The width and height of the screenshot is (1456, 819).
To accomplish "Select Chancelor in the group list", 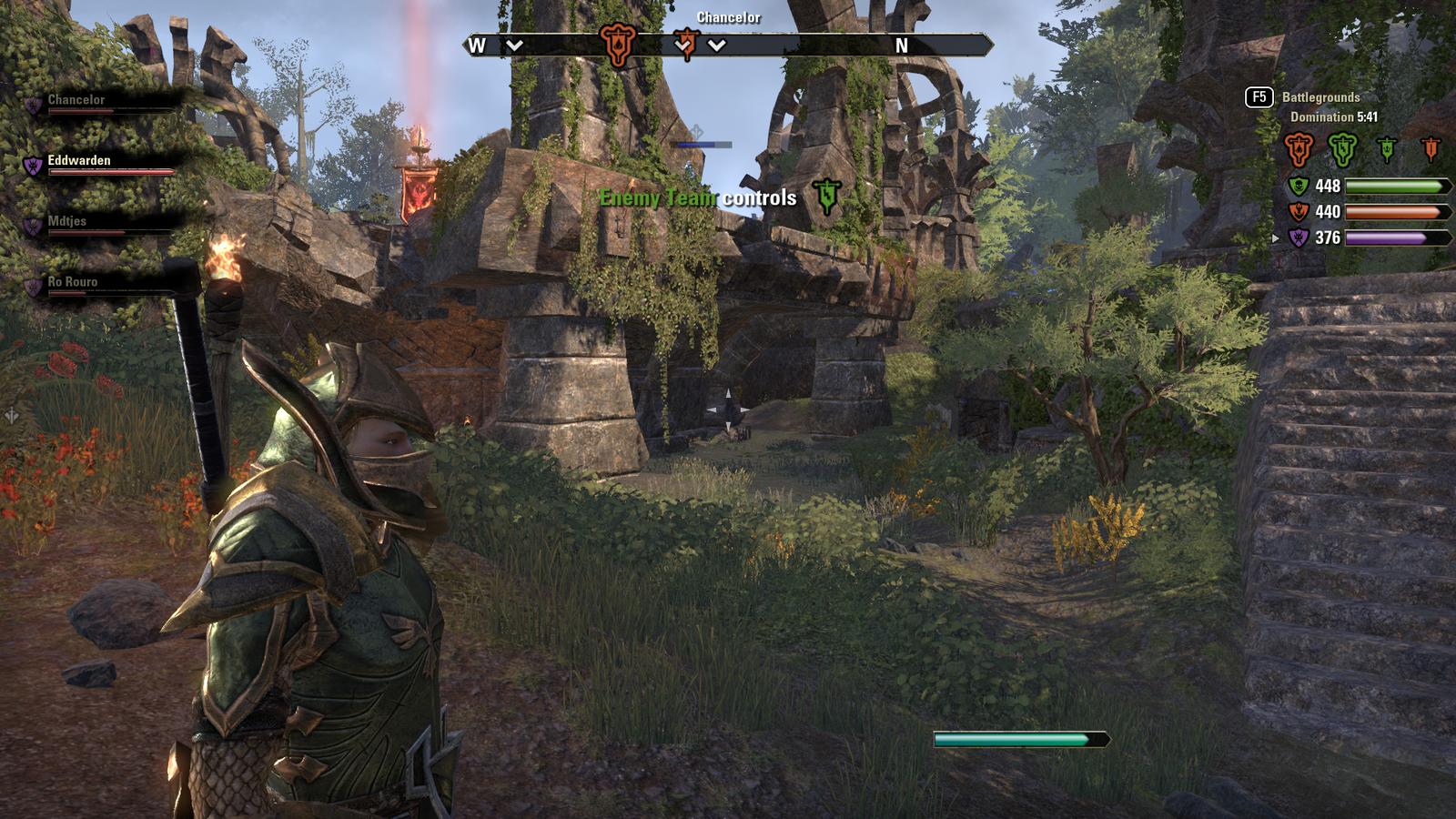I will (x=76, y=100).
